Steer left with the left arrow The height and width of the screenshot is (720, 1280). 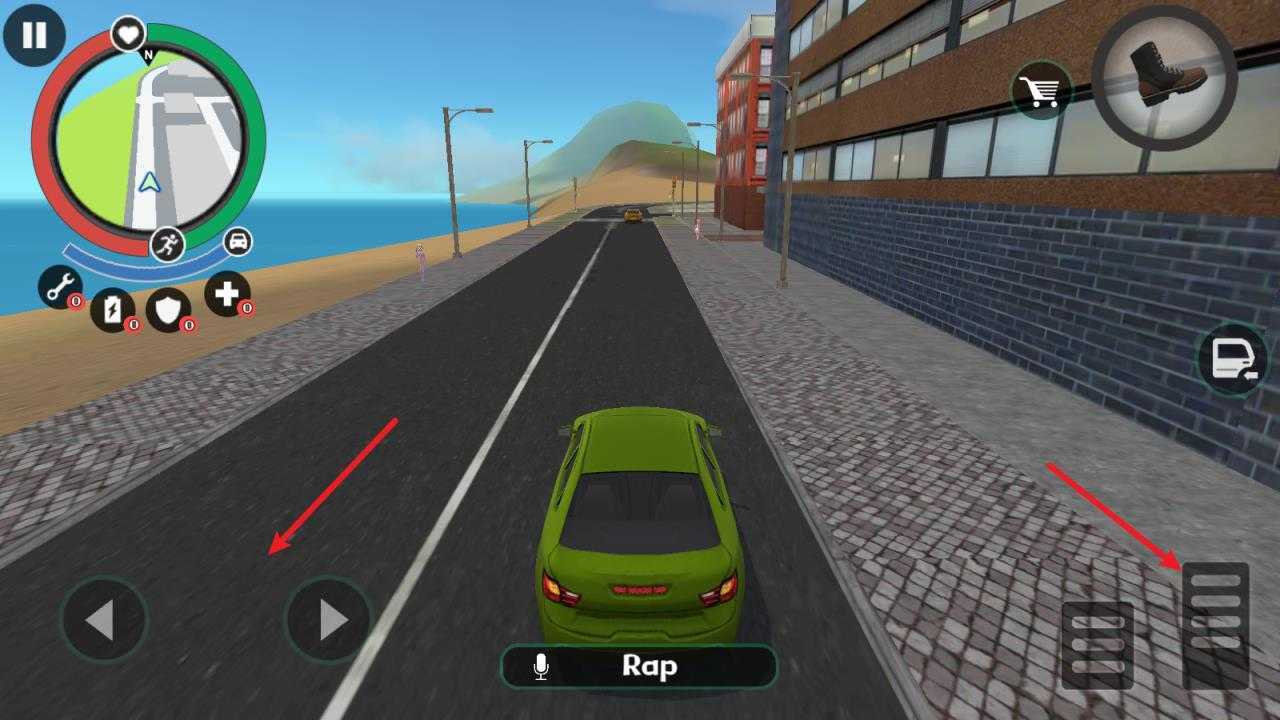pos(103,620)
